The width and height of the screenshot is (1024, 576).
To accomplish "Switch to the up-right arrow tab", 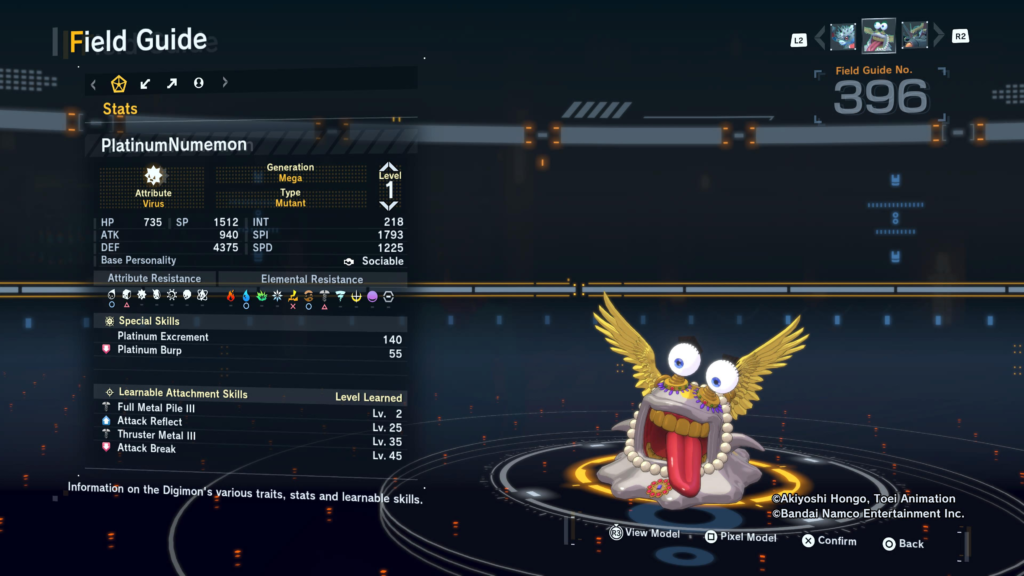I will [x=172, y=84].
